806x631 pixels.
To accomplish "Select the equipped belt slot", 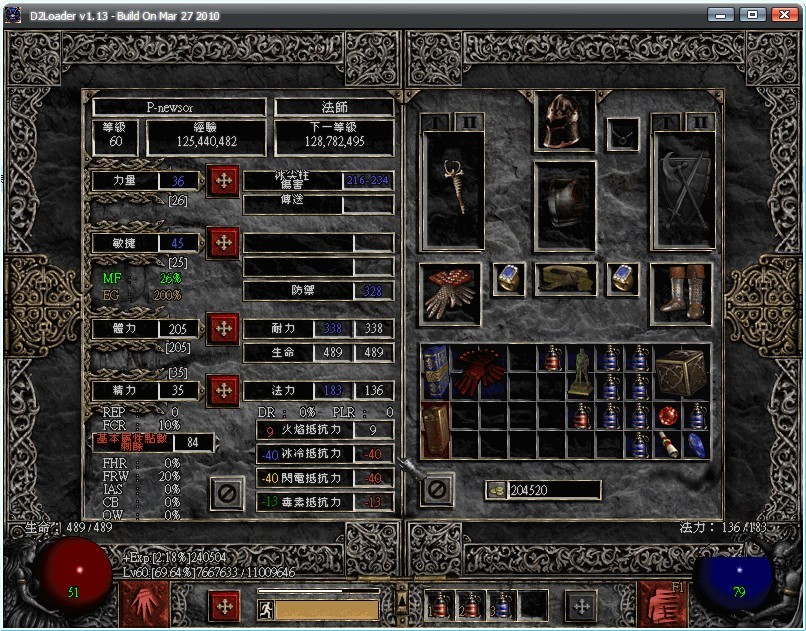I will click(x=566, y=279).
